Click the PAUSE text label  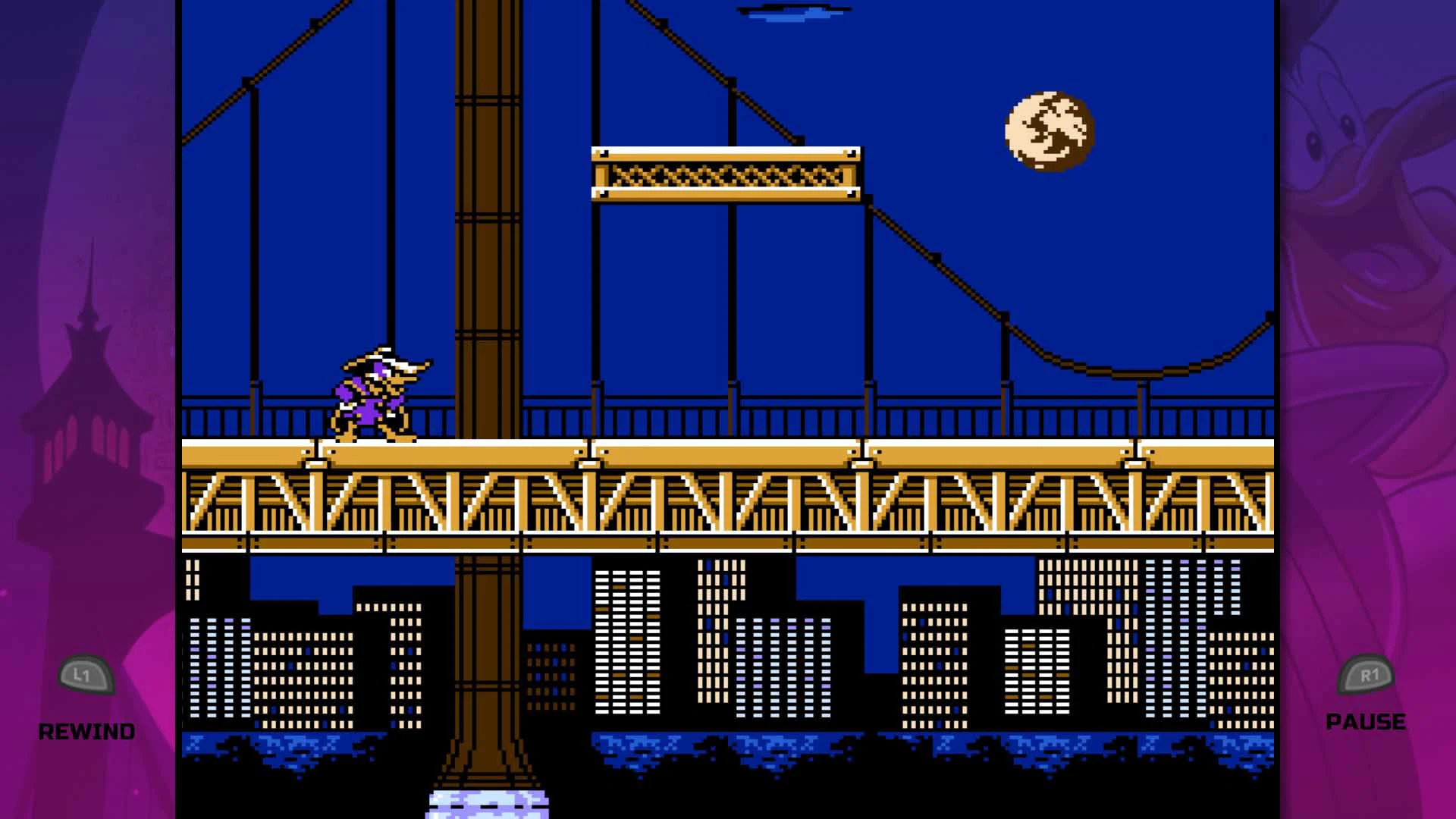click(1365, 722)
